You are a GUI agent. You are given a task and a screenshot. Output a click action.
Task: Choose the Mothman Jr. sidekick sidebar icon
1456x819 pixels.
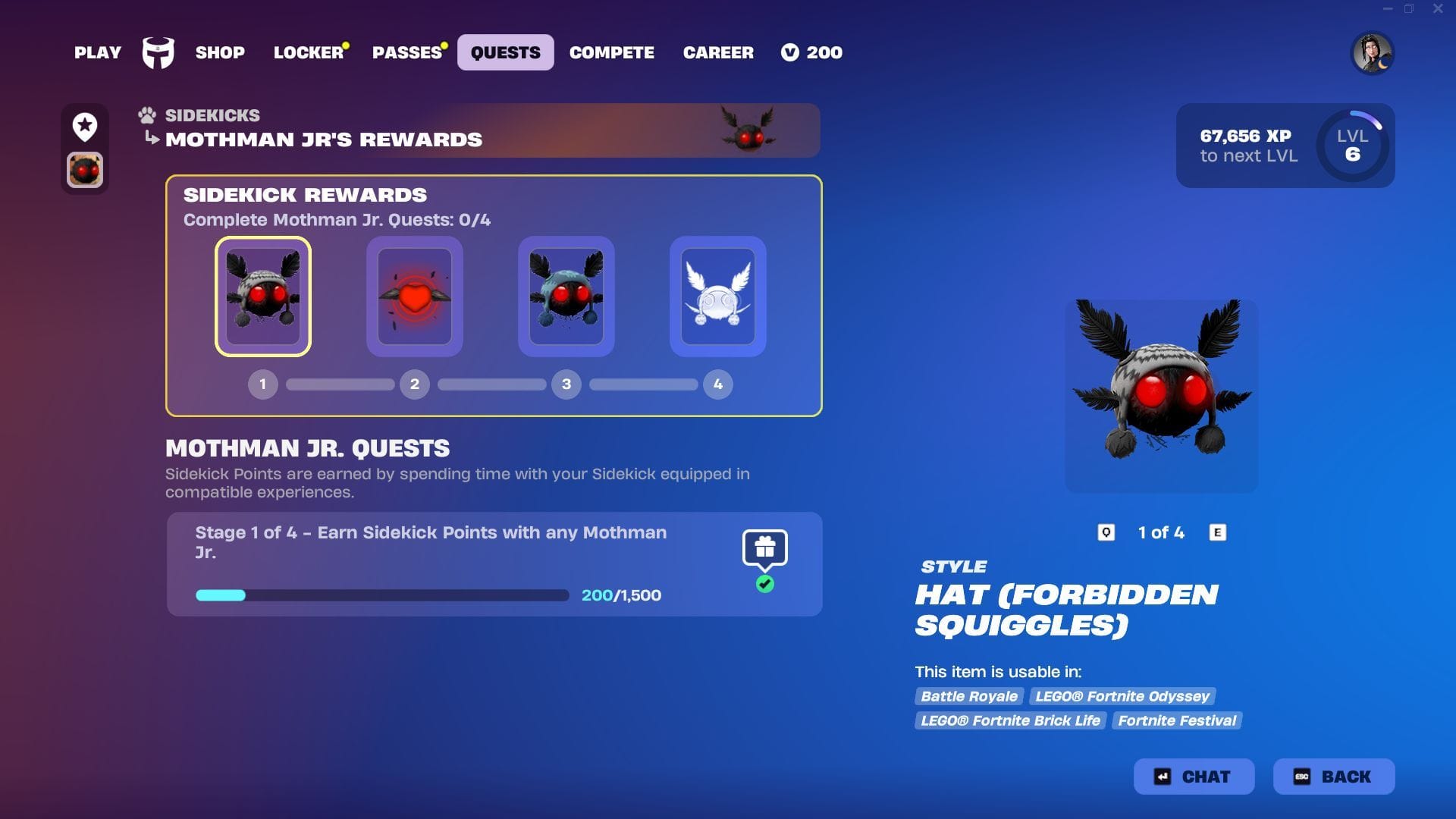pyautogui.click(x=85, y=170)
